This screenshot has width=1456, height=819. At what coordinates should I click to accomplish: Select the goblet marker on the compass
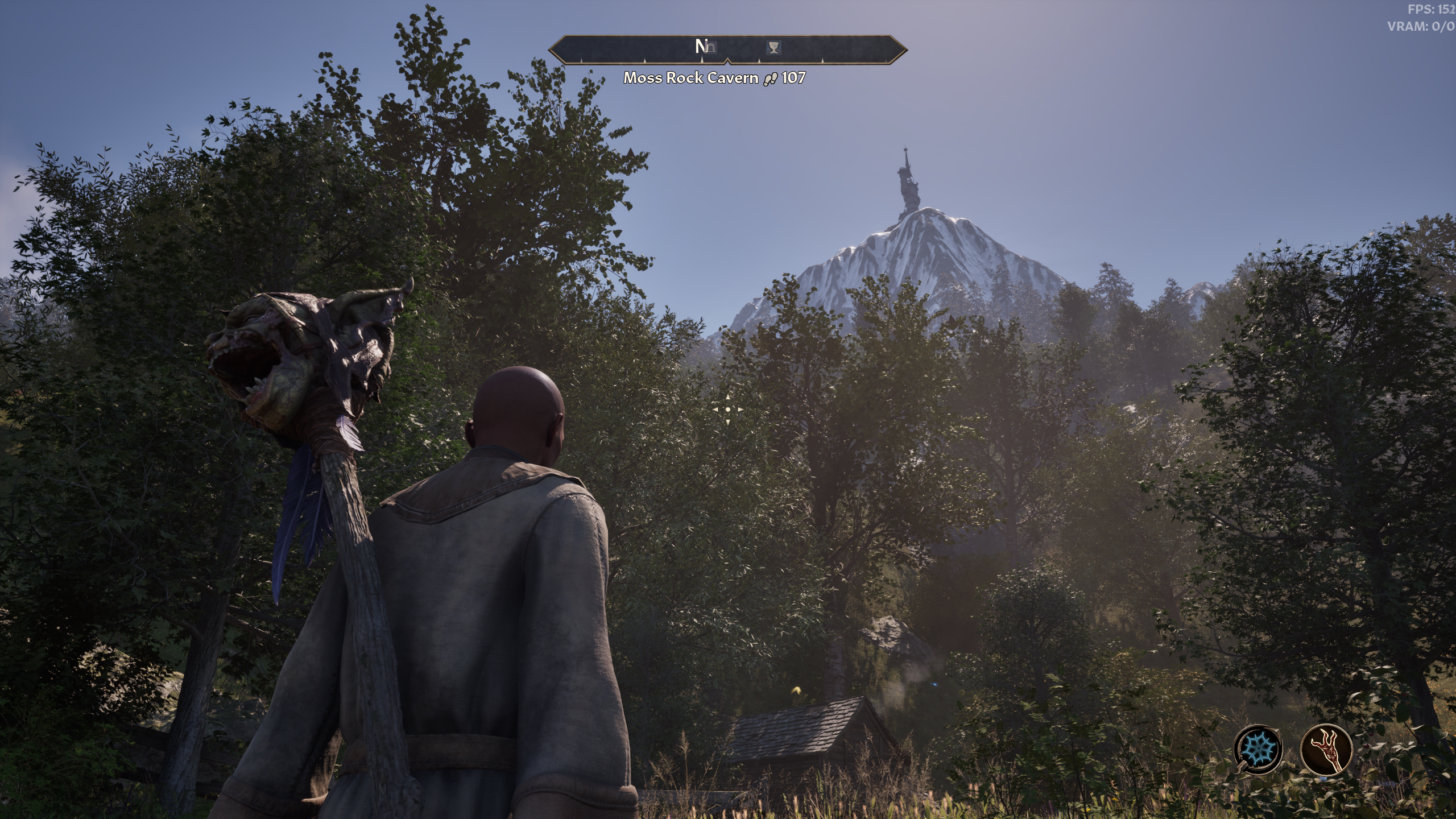pyautogui.click(x=773, y=47)
